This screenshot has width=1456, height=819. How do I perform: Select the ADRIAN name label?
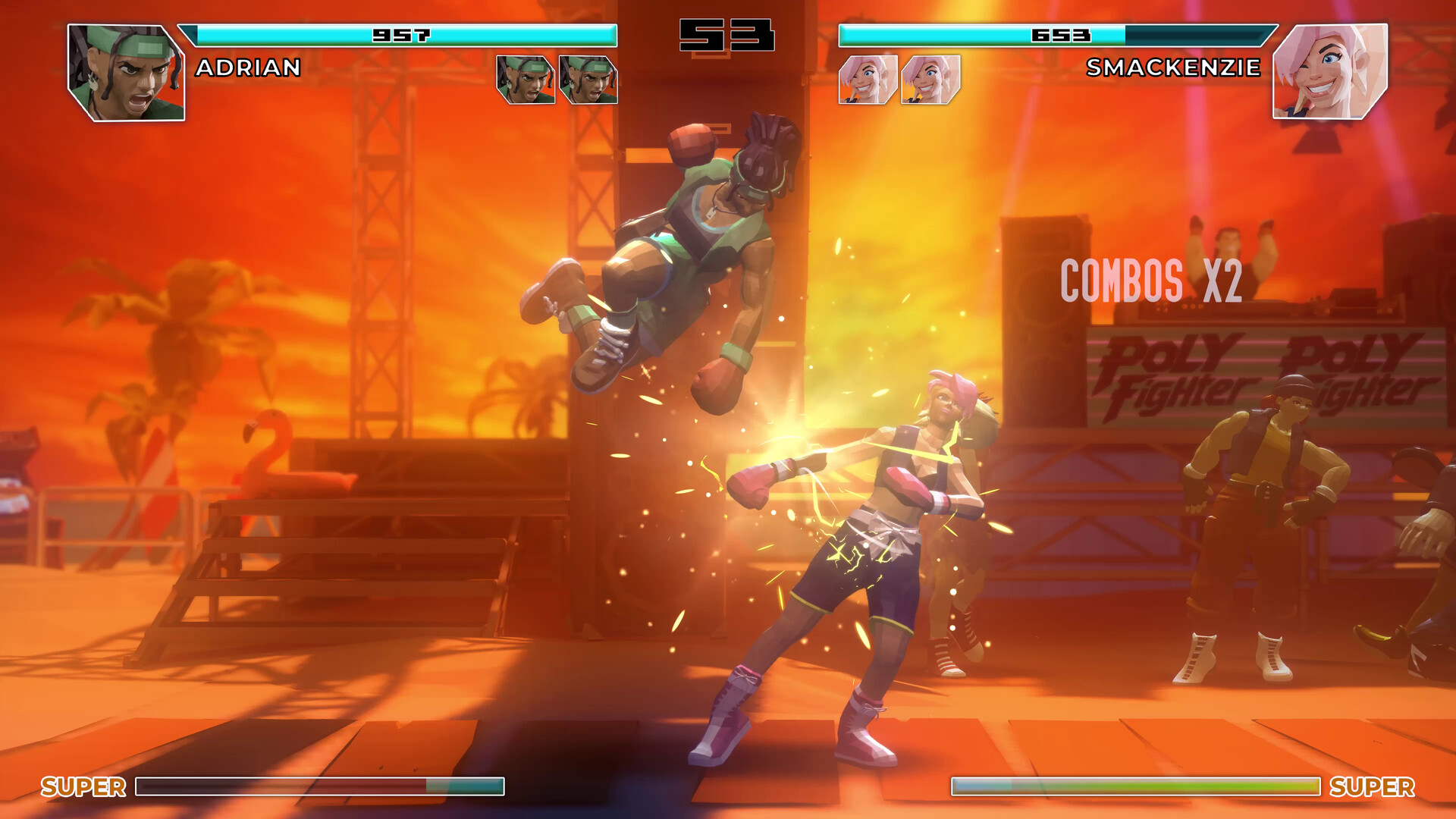248,68
